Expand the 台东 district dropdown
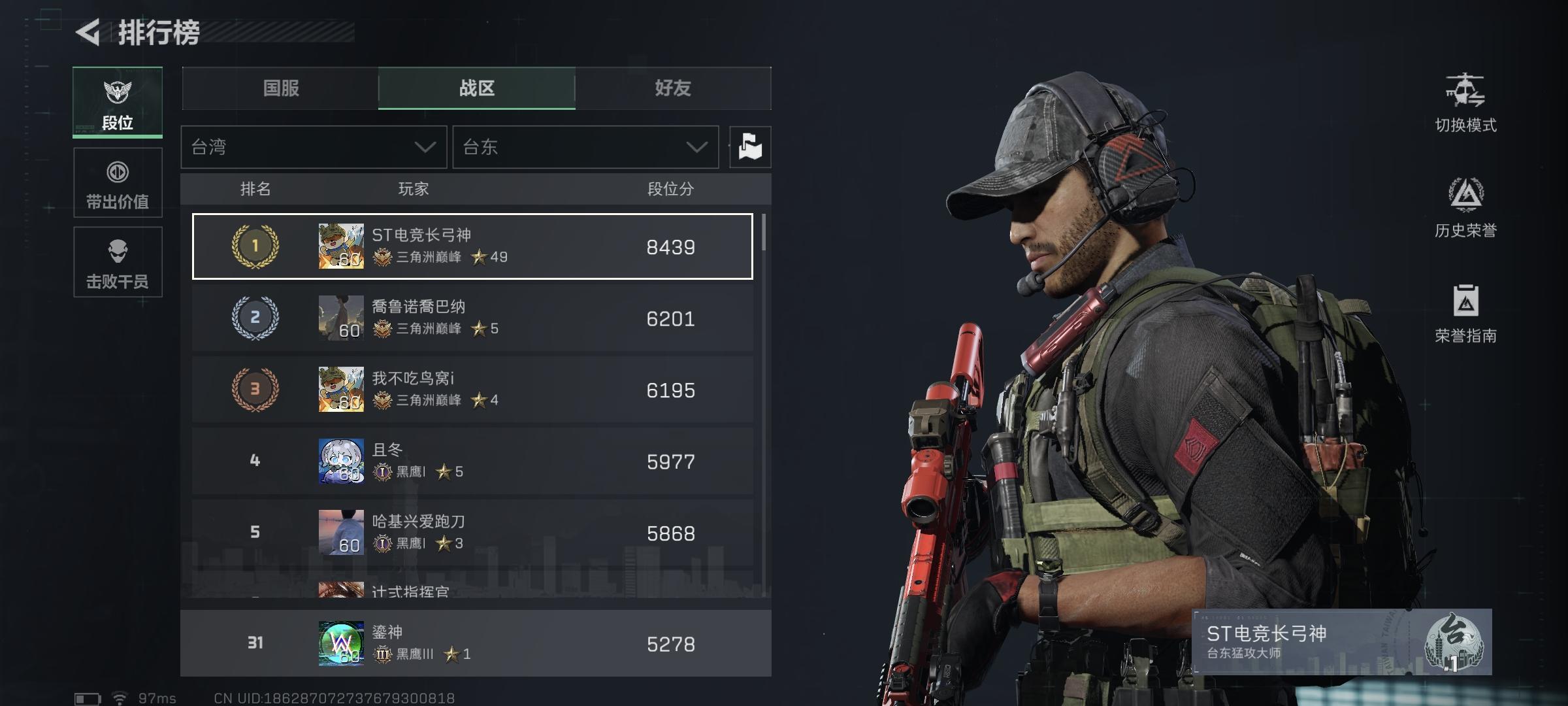The height and width of the screenshot is (706, 1568). pos(585,147)
